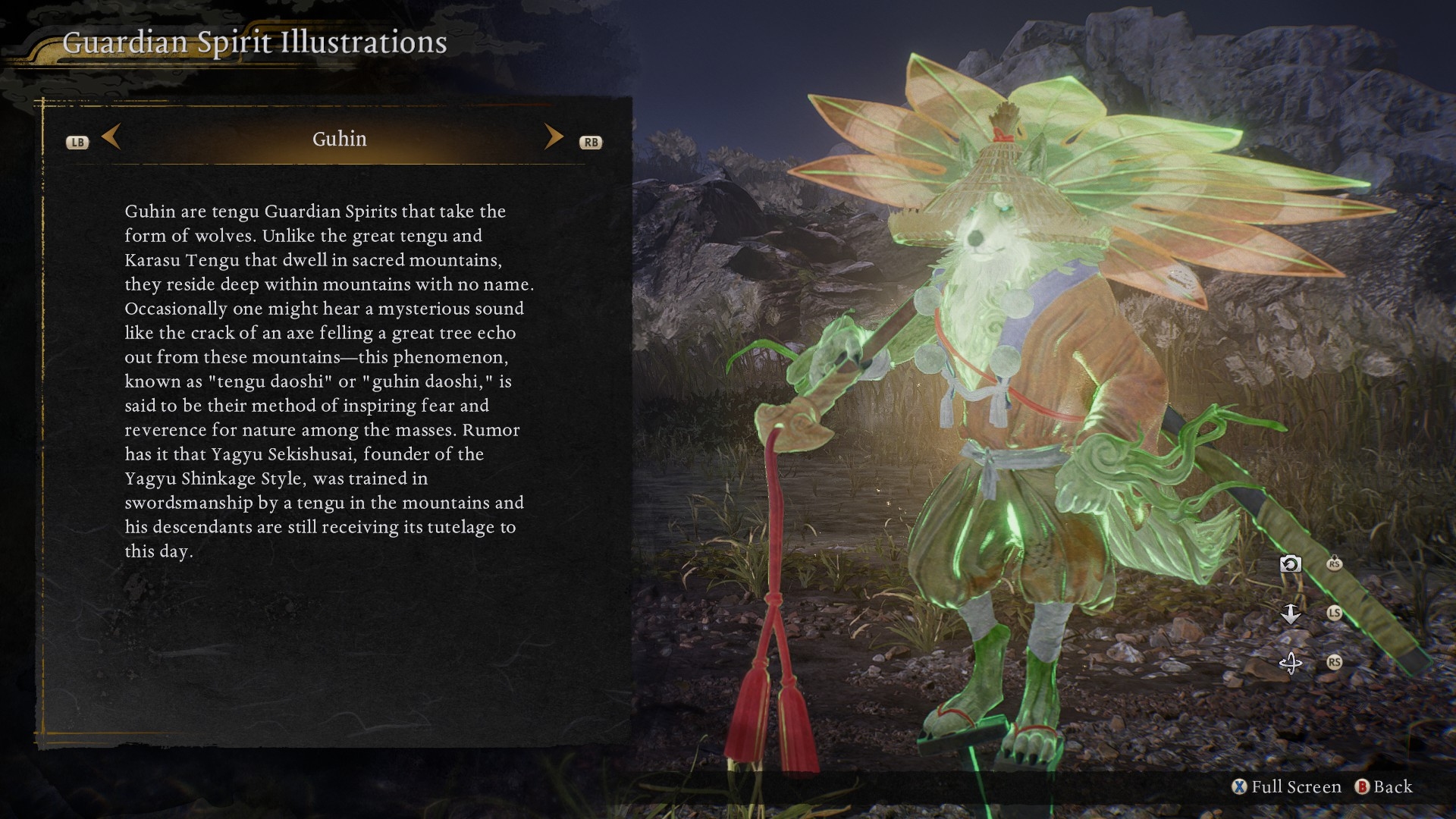The height and width of the screenshot is (819, 1456).
Task: Show the next guardian spirit arrow
Action: pyautogui.click(x=554, y=137)
